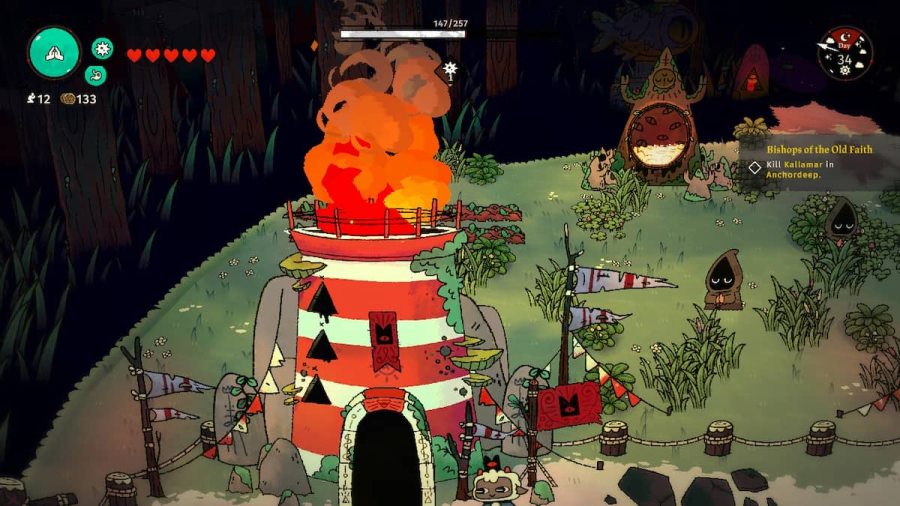Select the small sun-shaped status icon

(102, 47)
